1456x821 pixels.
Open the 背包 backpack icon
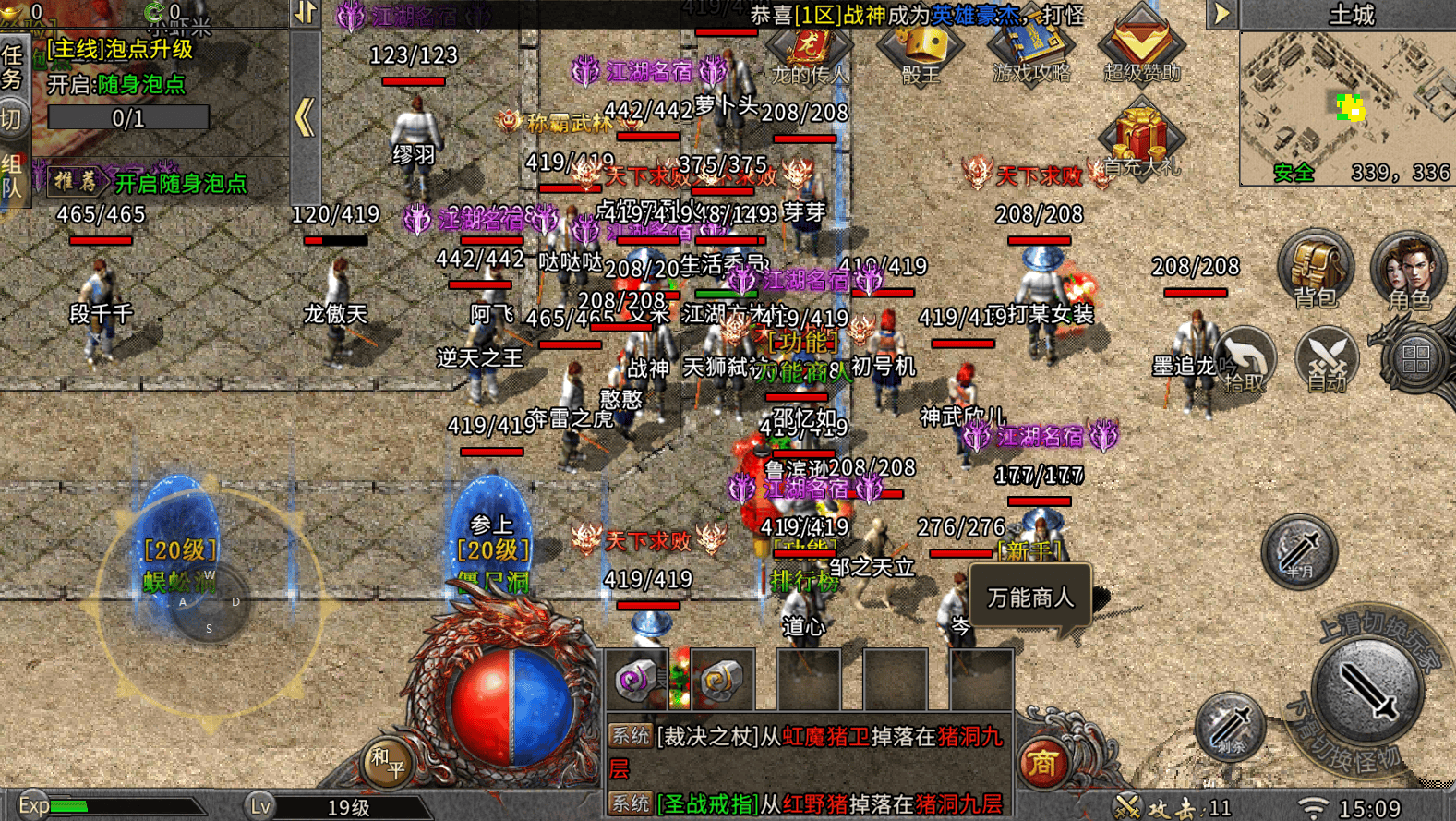click(x=1315, y=269)
